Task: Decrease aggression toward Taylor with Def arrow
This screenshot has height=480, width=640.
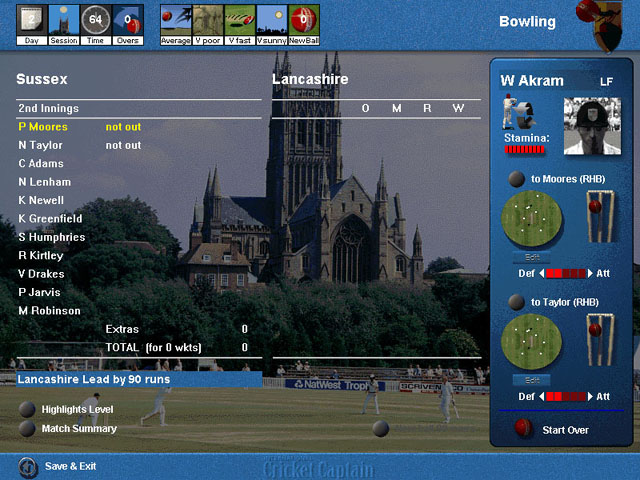Action: [541, 397]
